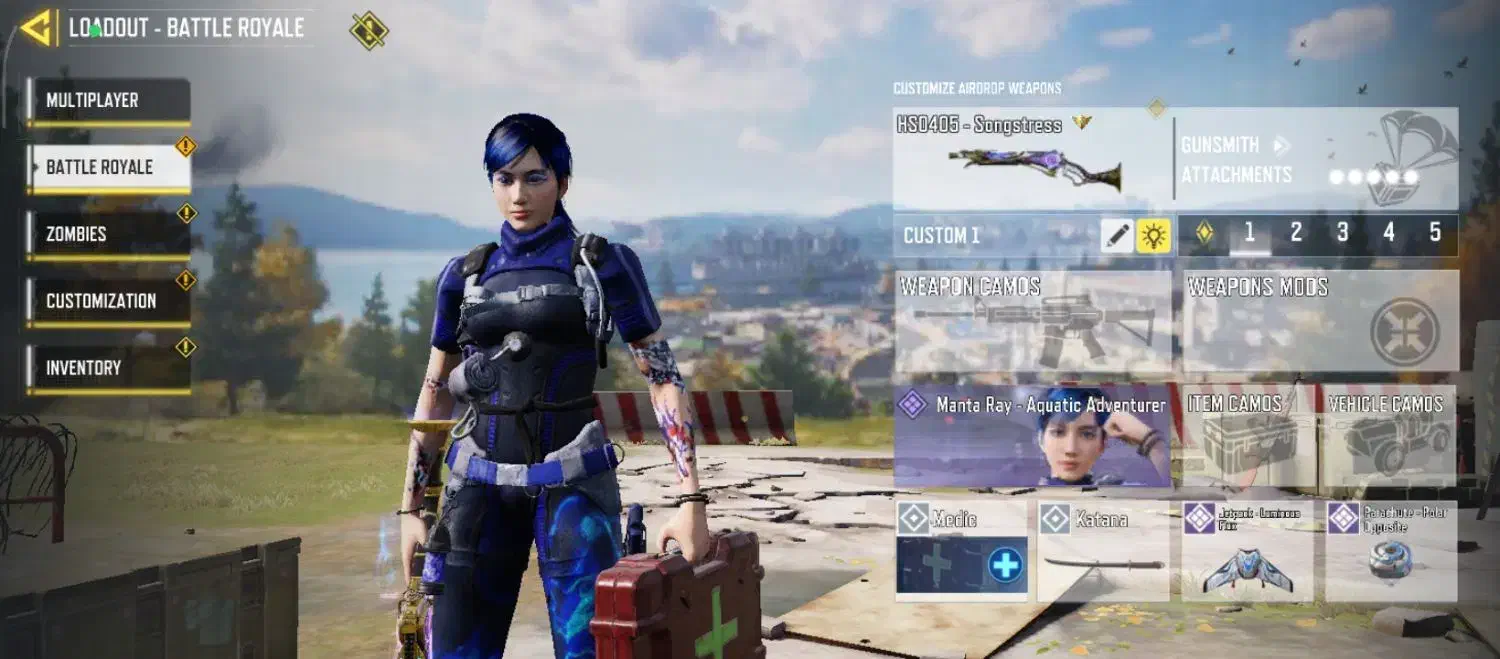
Task: Select the Battle Royale tab
Action: [x=108, y=167]
